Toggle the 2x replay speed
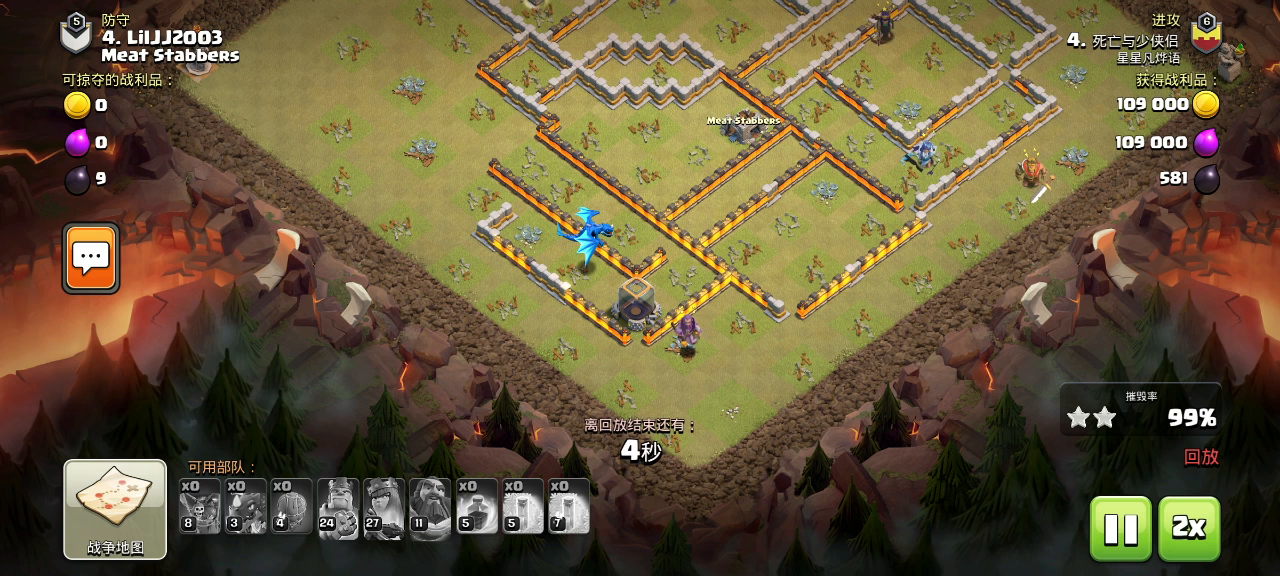This screenshot has height=576, width=1280. [x=1189, y=528]
